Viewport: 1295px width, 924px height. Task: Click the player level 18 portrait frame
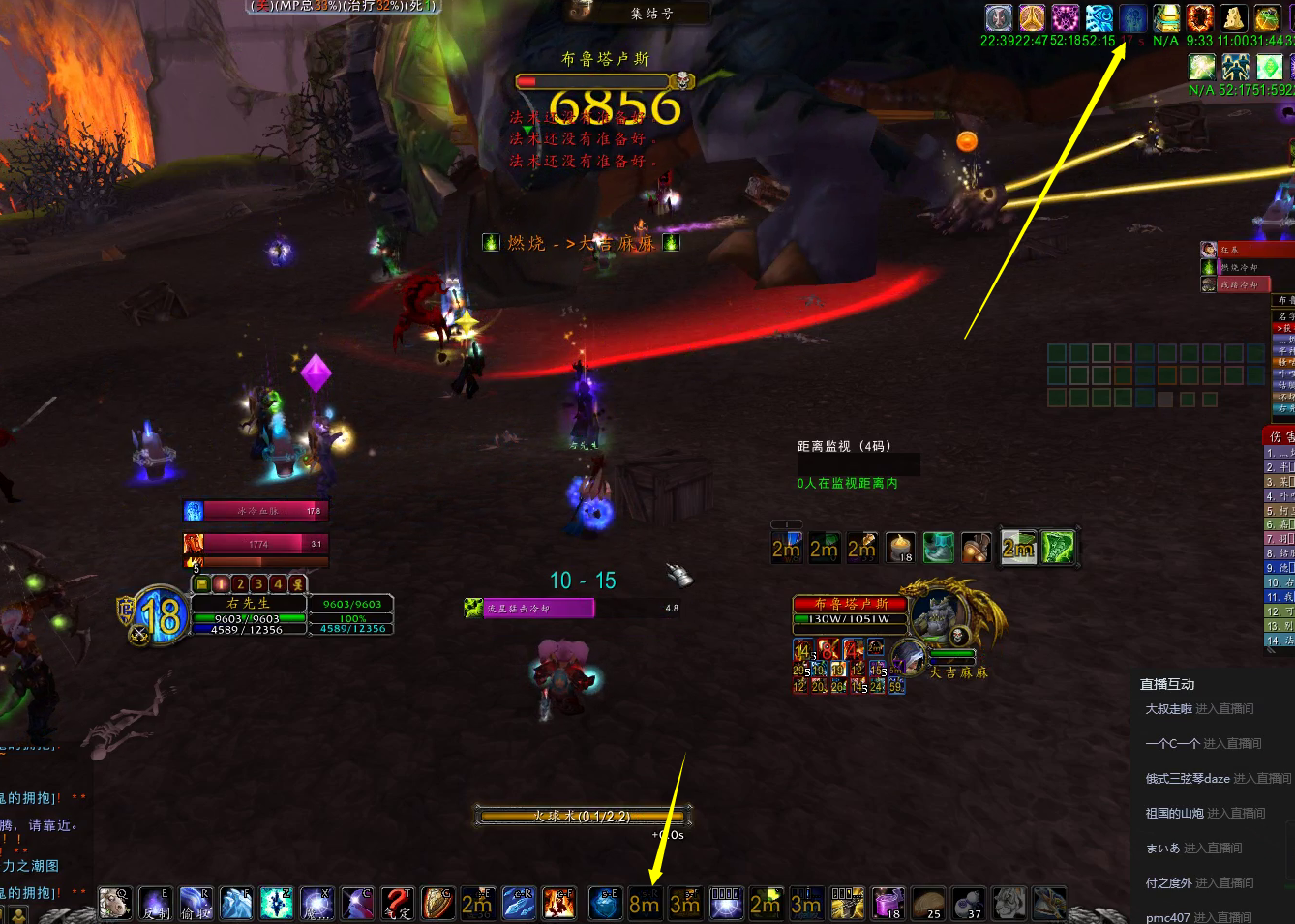(159, 613)
